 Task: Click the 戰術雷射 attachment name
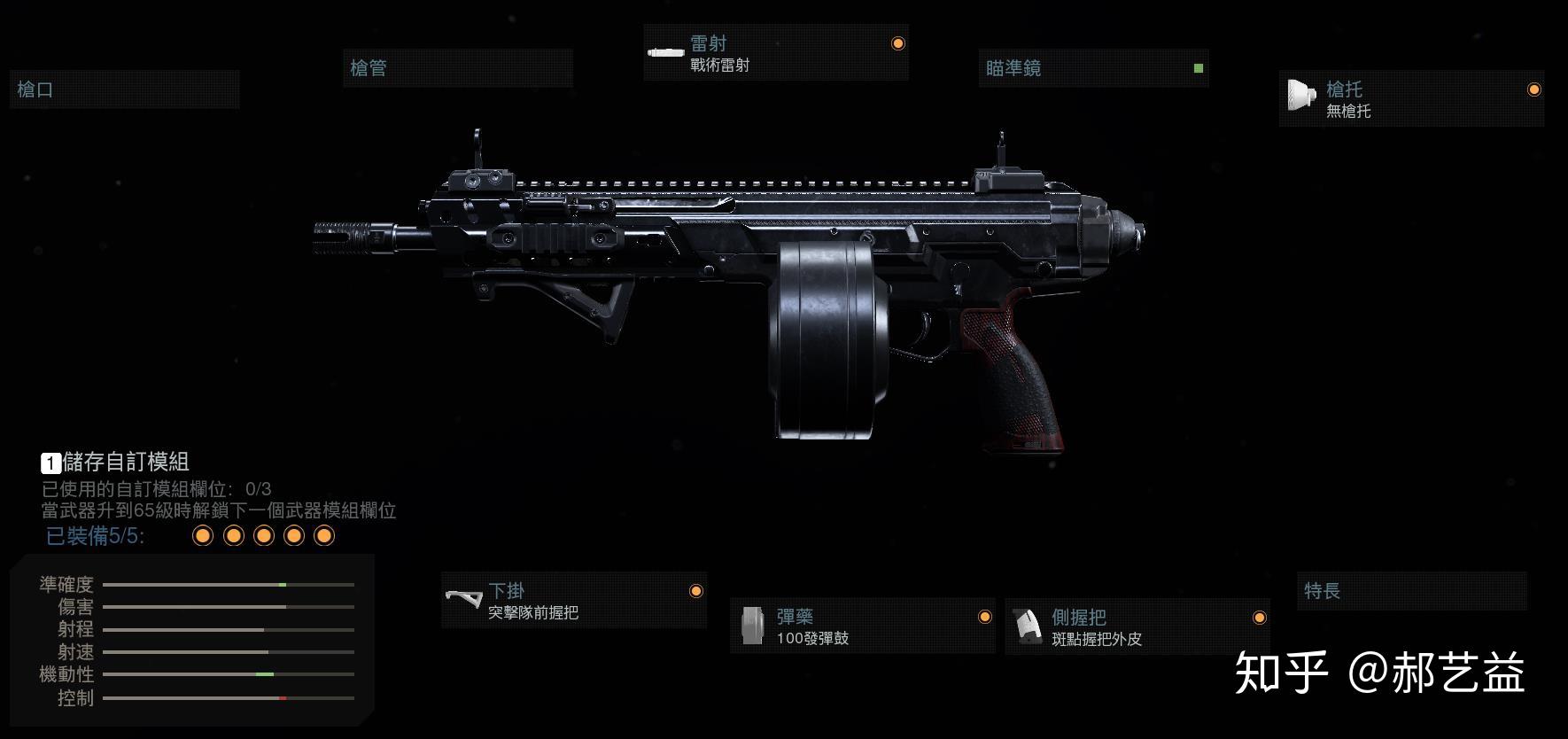coord(719,64)
